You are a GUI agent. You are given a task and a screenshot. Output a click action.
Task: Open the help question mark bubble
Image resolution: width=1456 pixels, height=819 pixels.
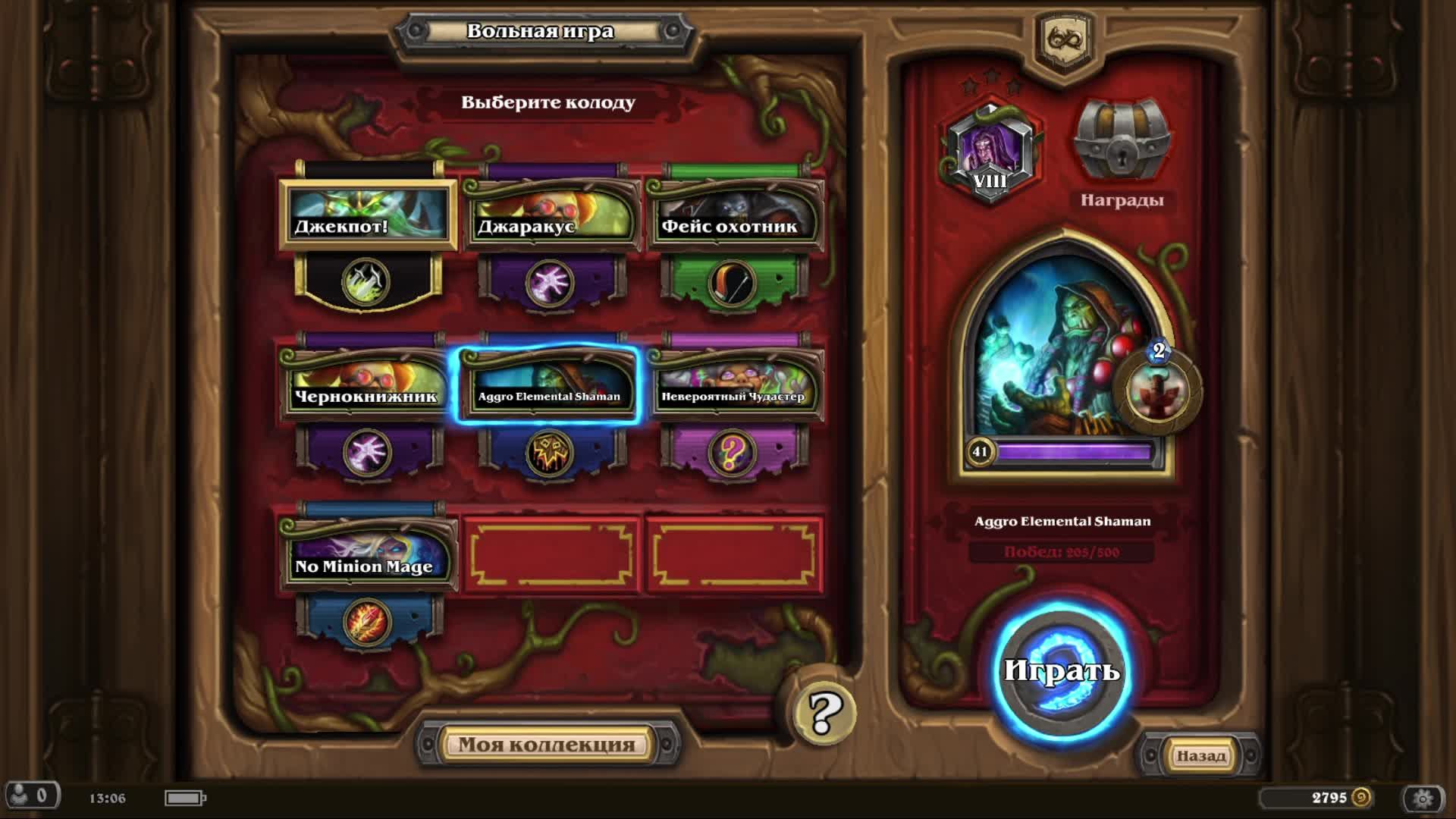click(825, 711)
